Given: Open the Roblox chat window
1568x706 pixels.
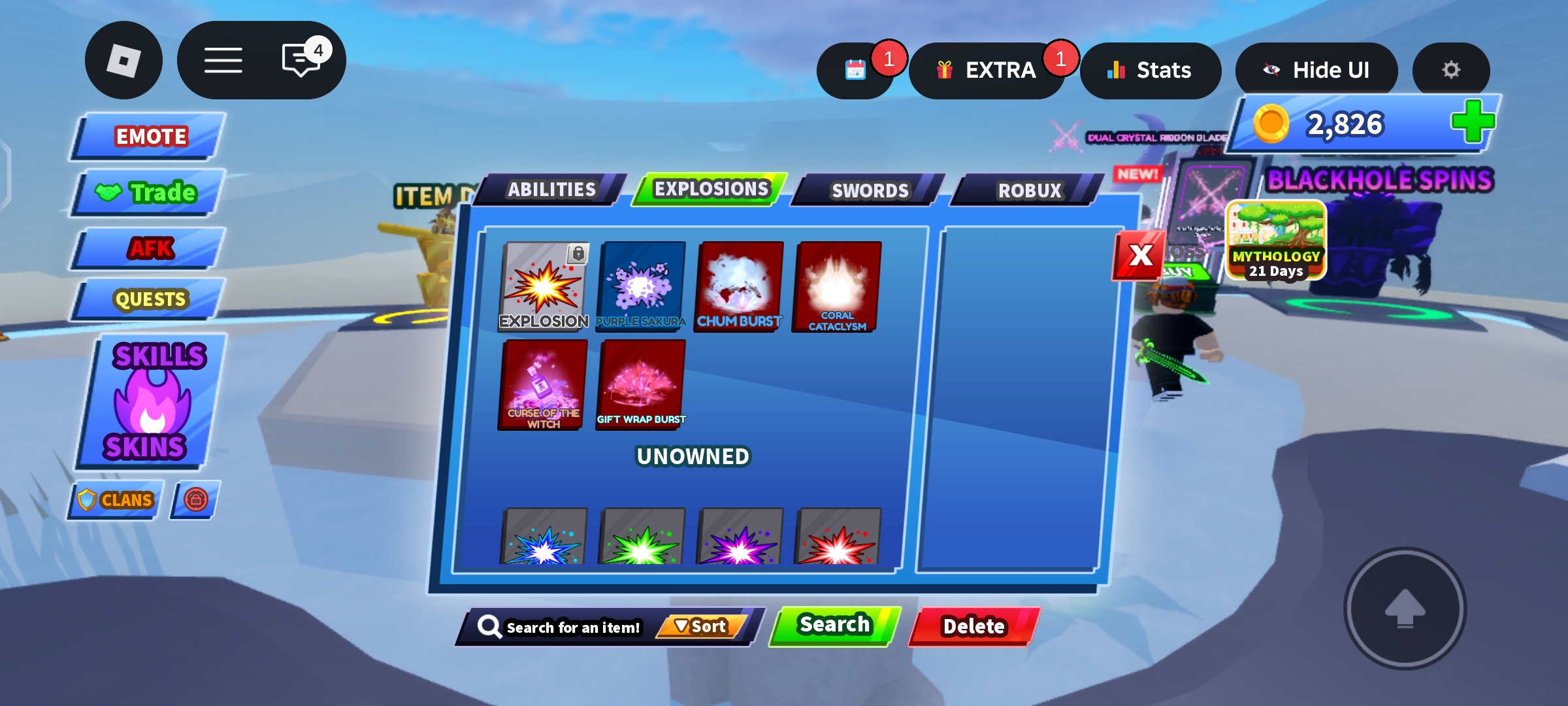Looking at the screenshot, I should 301,61.
